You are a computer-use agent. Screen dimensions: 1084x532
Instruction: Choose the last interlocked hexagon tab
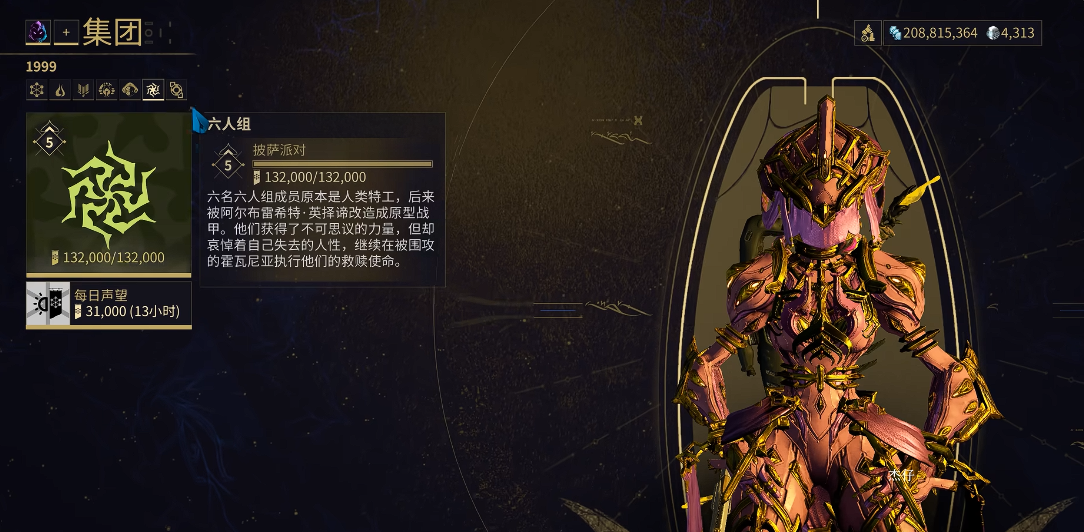point(177,91)
